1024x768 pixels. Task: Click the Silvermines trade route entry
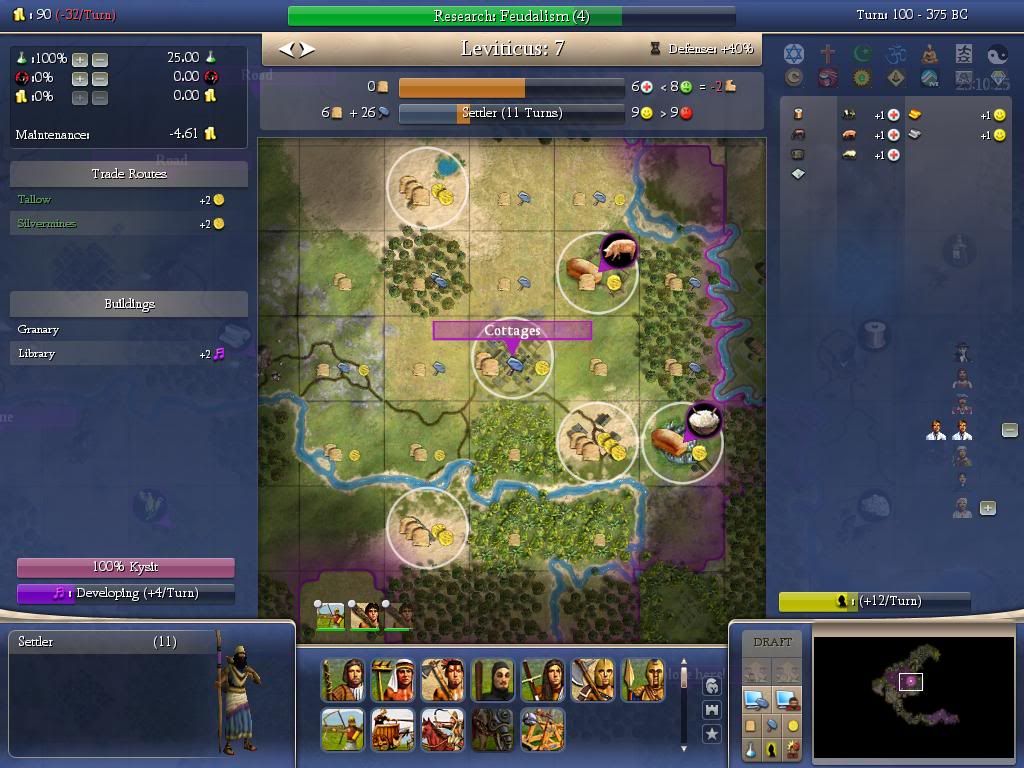click(46, 223)
